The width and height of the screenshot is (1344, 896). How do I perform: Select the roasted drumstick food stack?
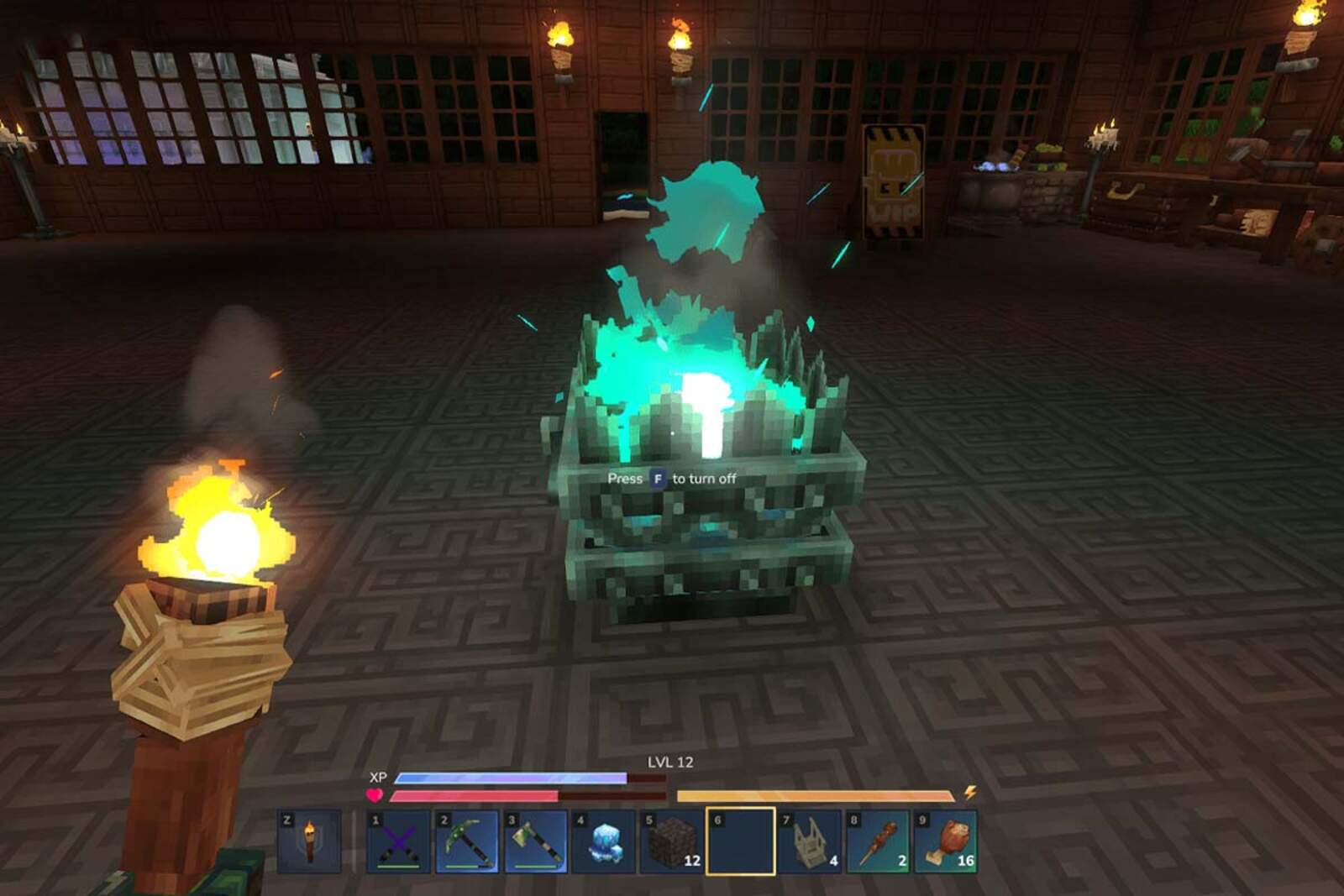click(x=946, y=841)
